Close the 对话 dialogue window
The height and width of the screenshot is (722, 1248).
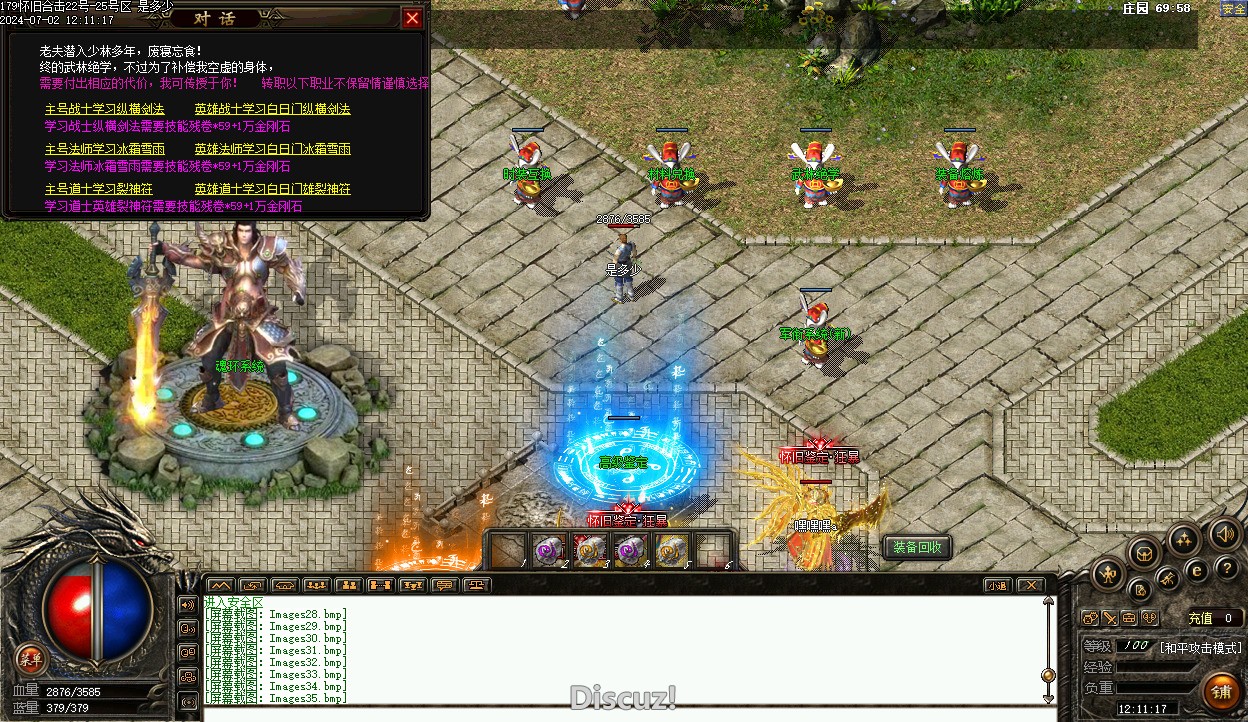point(412,18)
